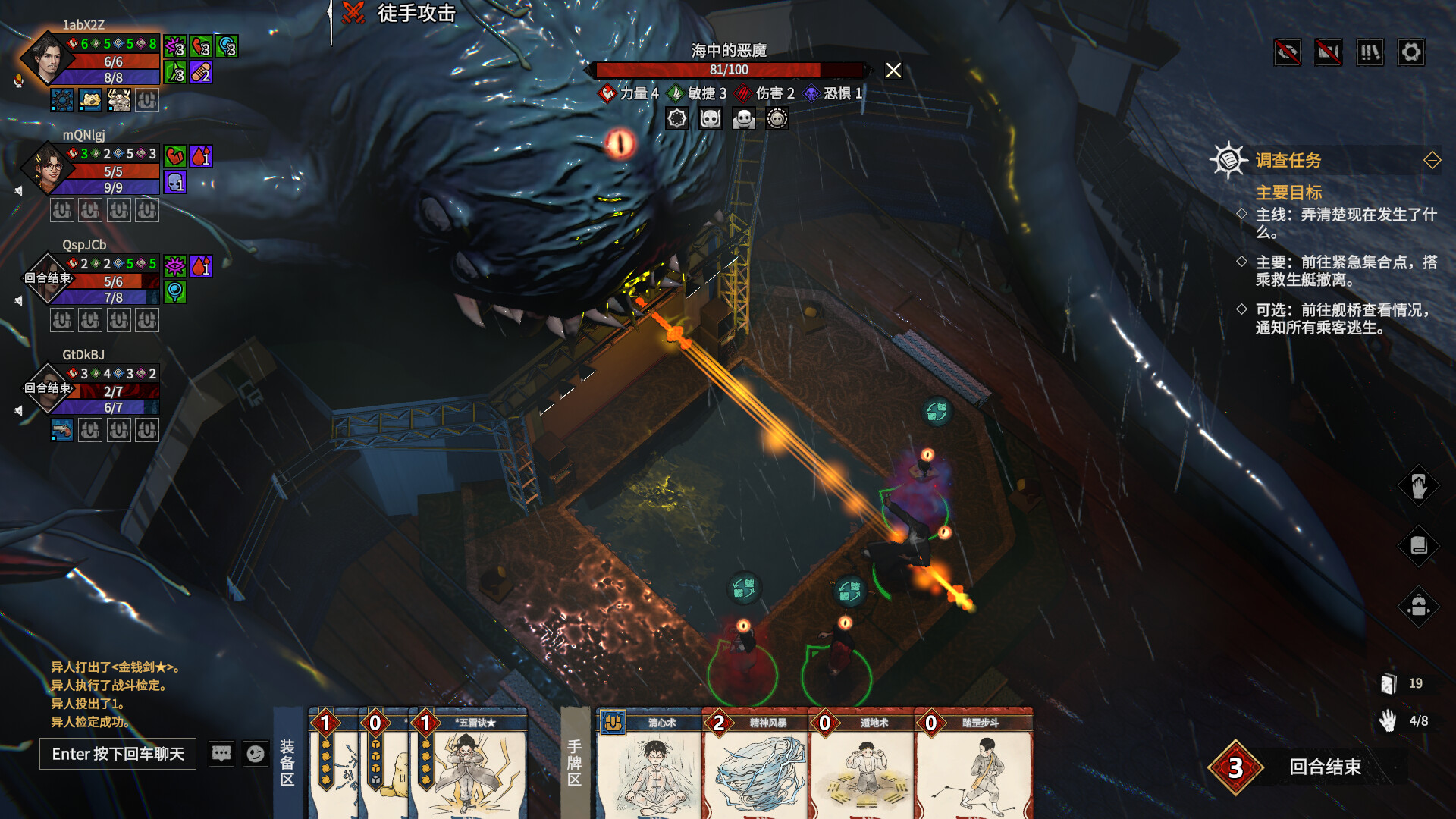Open the gear settings menu
The image size is (1456, 819).
(1410, 52)
